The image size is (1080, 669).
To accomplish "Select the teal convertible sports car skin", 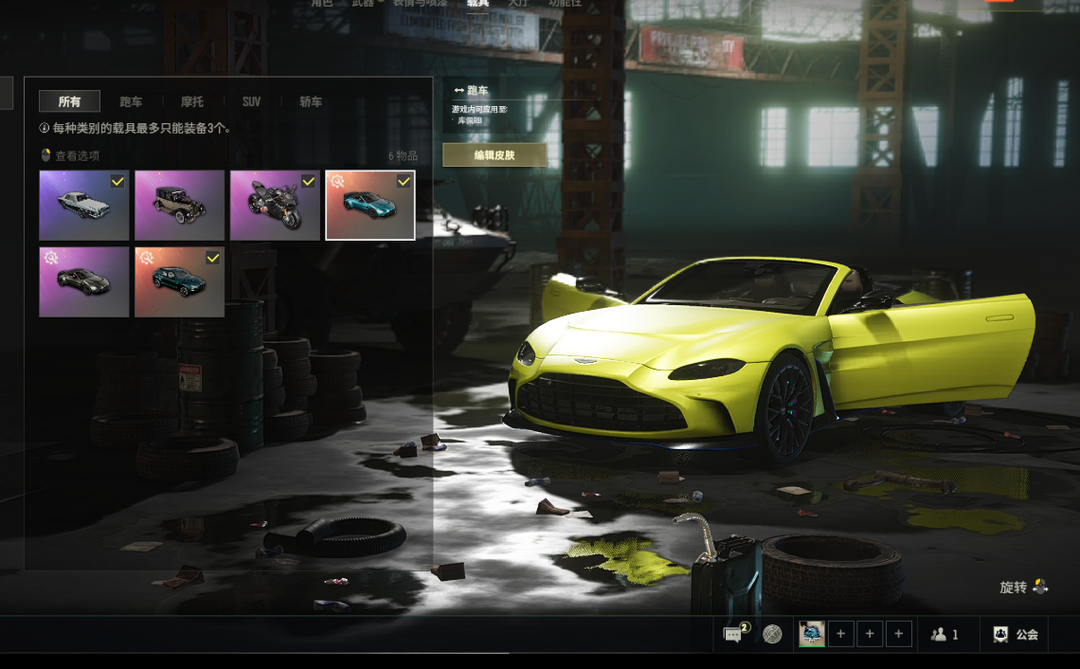I will tap(370, 205).
